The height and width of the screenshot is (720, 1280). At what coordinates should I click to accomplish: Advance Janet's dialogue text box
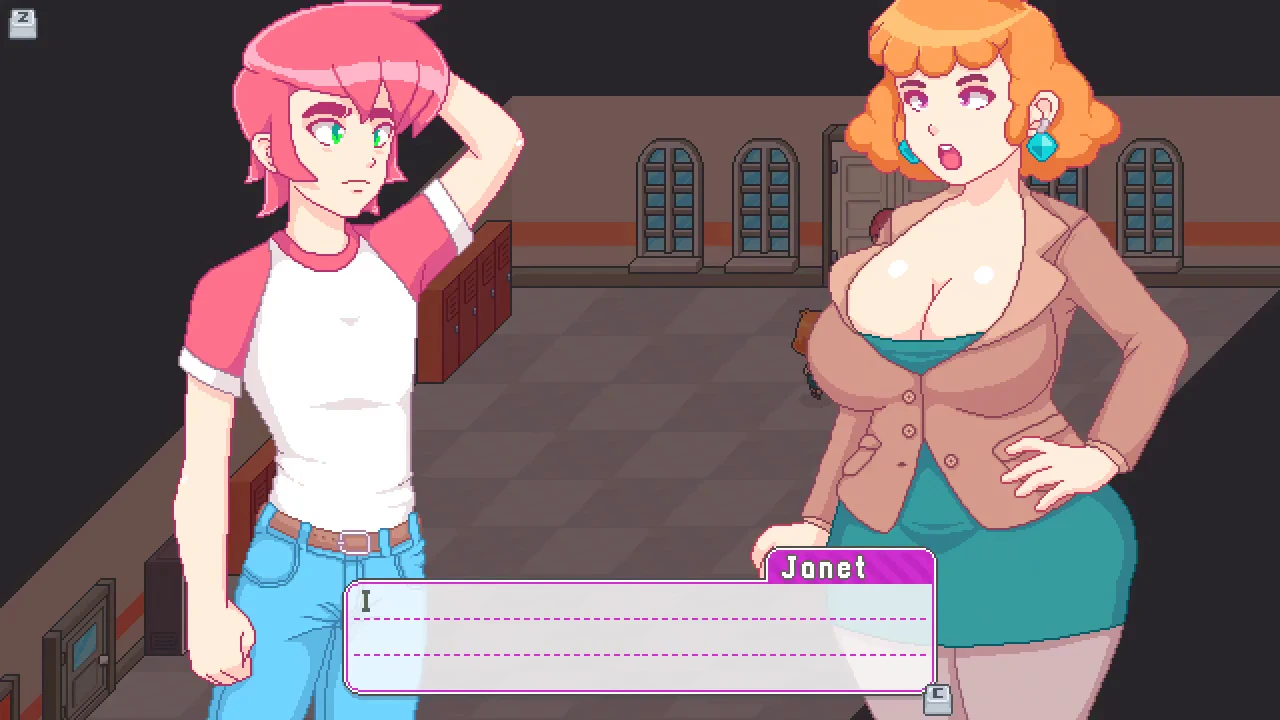pyautogui.click(x=640, y=637)
